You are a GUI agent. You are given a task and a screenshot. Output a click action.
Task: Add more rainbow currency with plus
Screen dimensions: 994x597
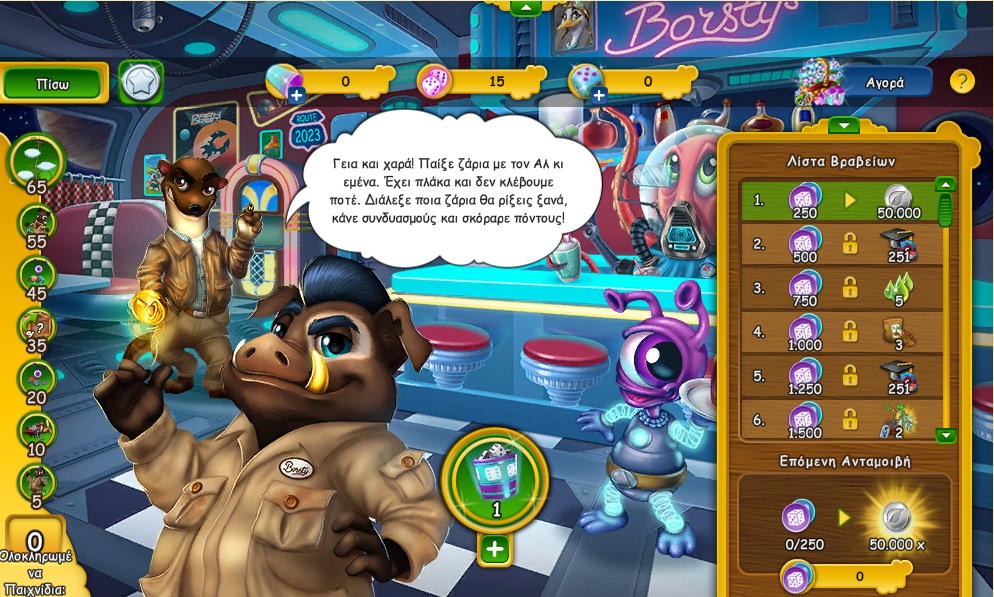coord(296,95)
